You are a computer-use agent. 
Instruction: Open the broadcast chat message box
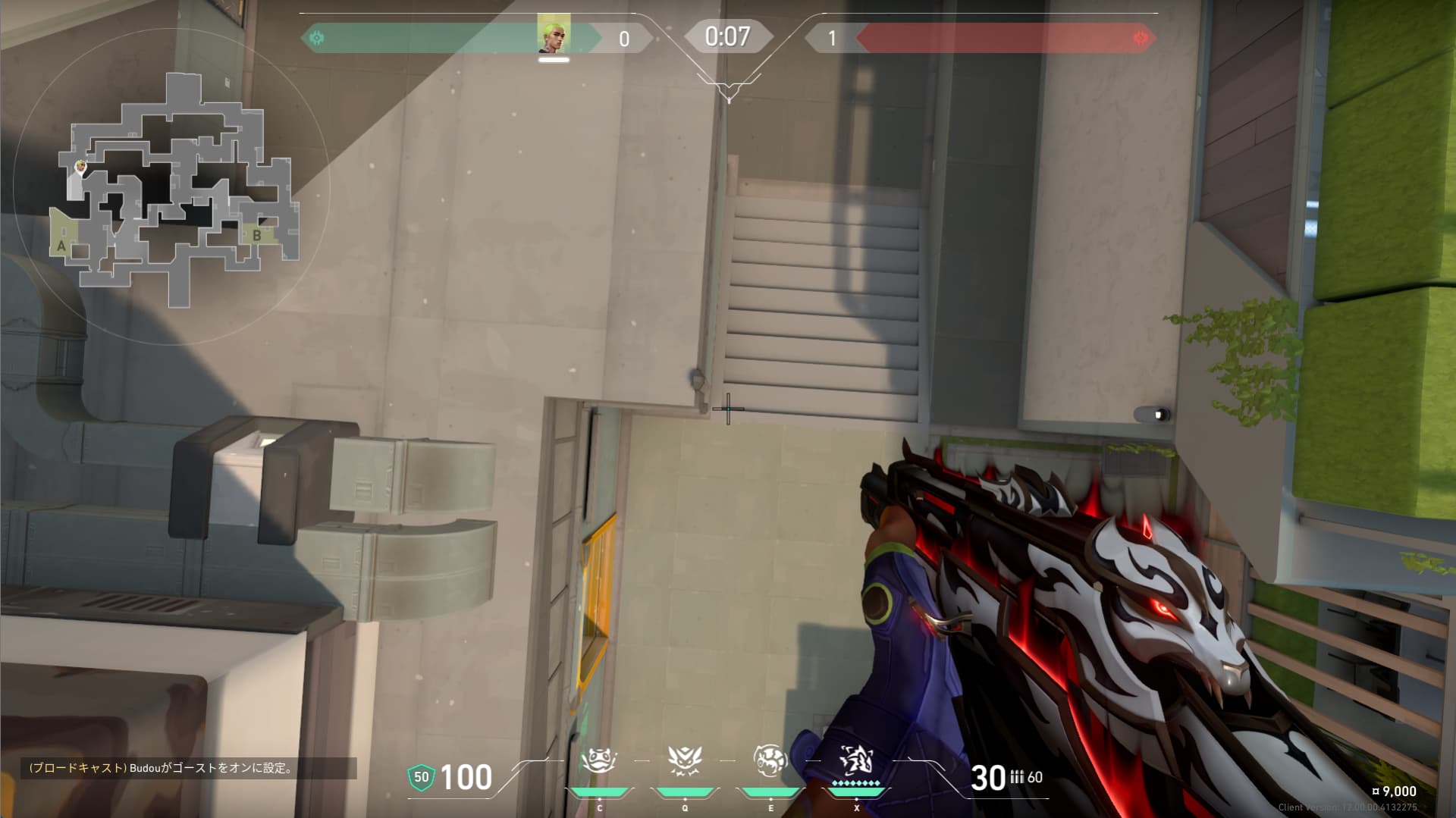pos(188,768)
